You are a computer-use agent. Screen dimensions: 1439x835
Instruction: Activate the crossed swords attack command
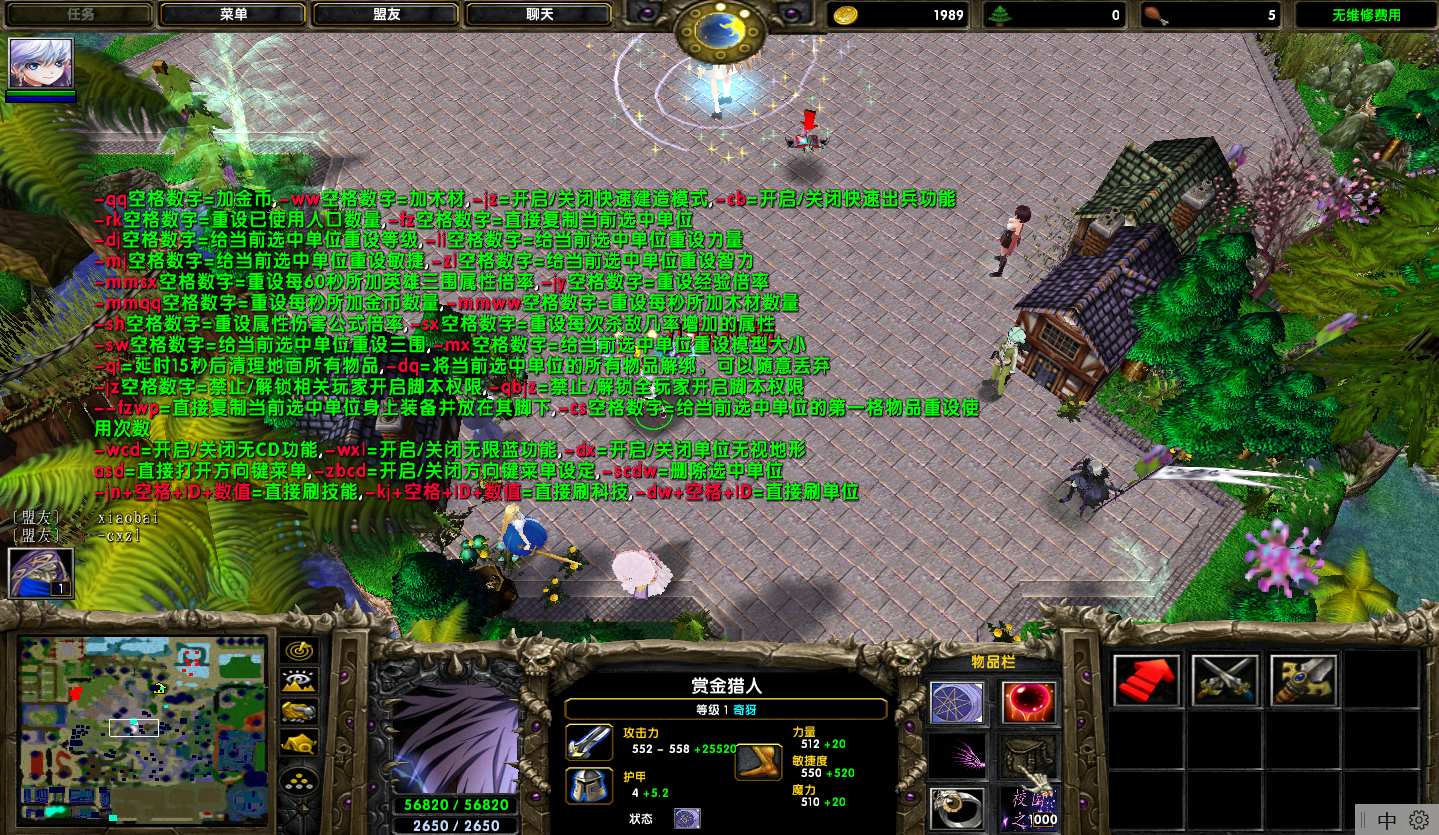1225,681
